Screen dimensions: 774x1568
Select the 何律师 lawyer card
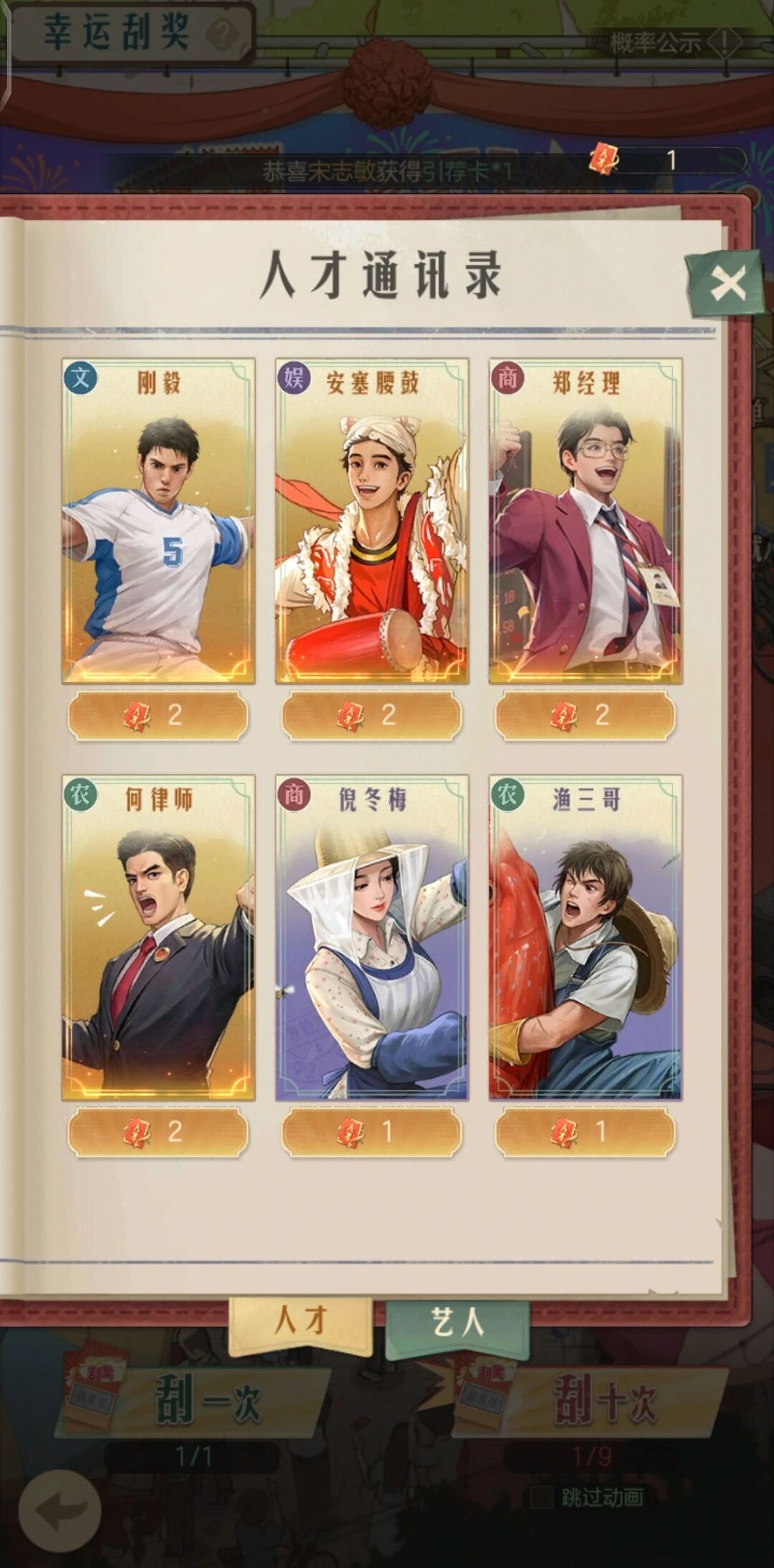[x=158, y=937]
